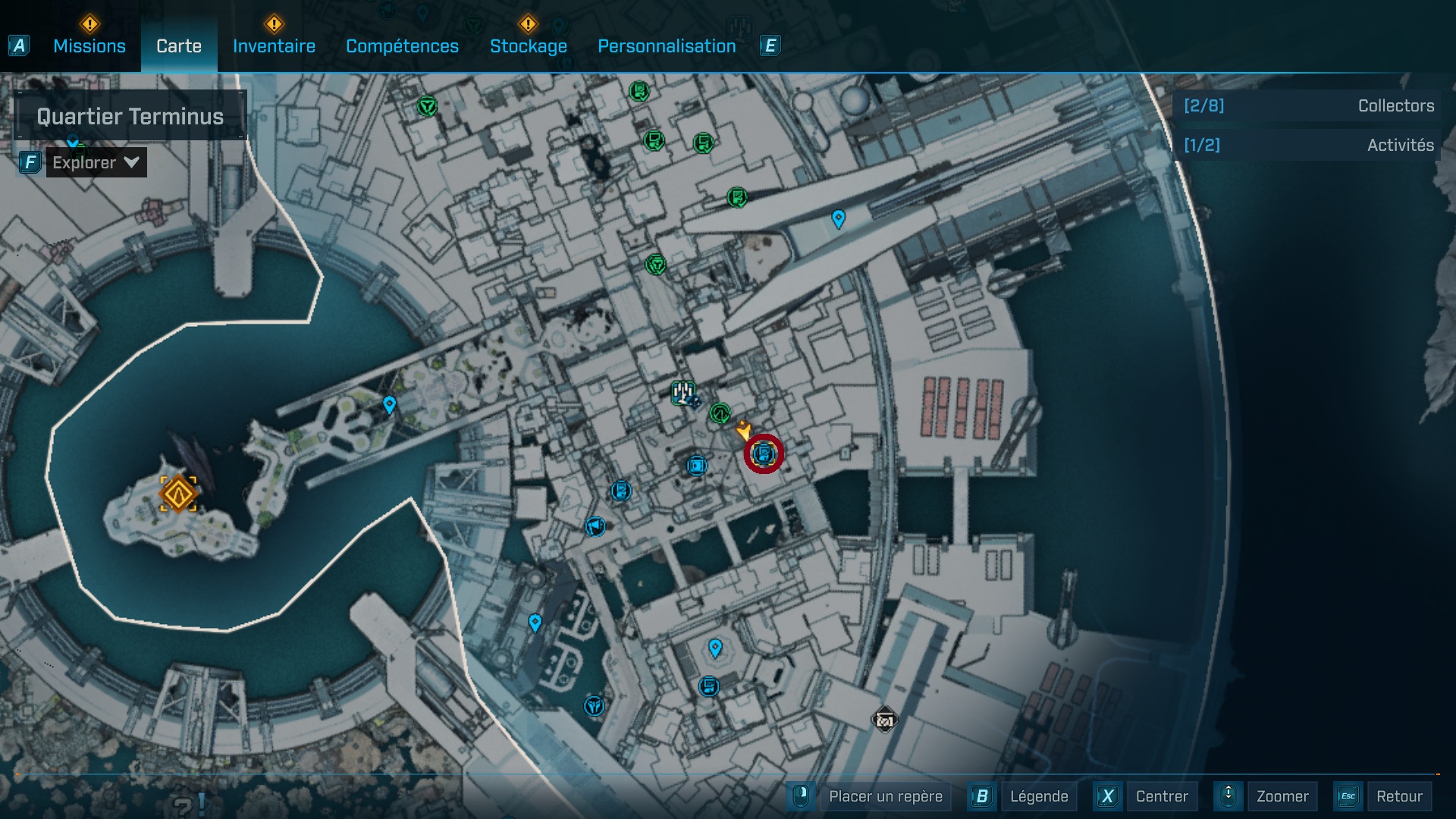The width and height of the screenshot is (1456, 819).
Task: Open the Compétences tab
Action: click(x=402, y=45)
